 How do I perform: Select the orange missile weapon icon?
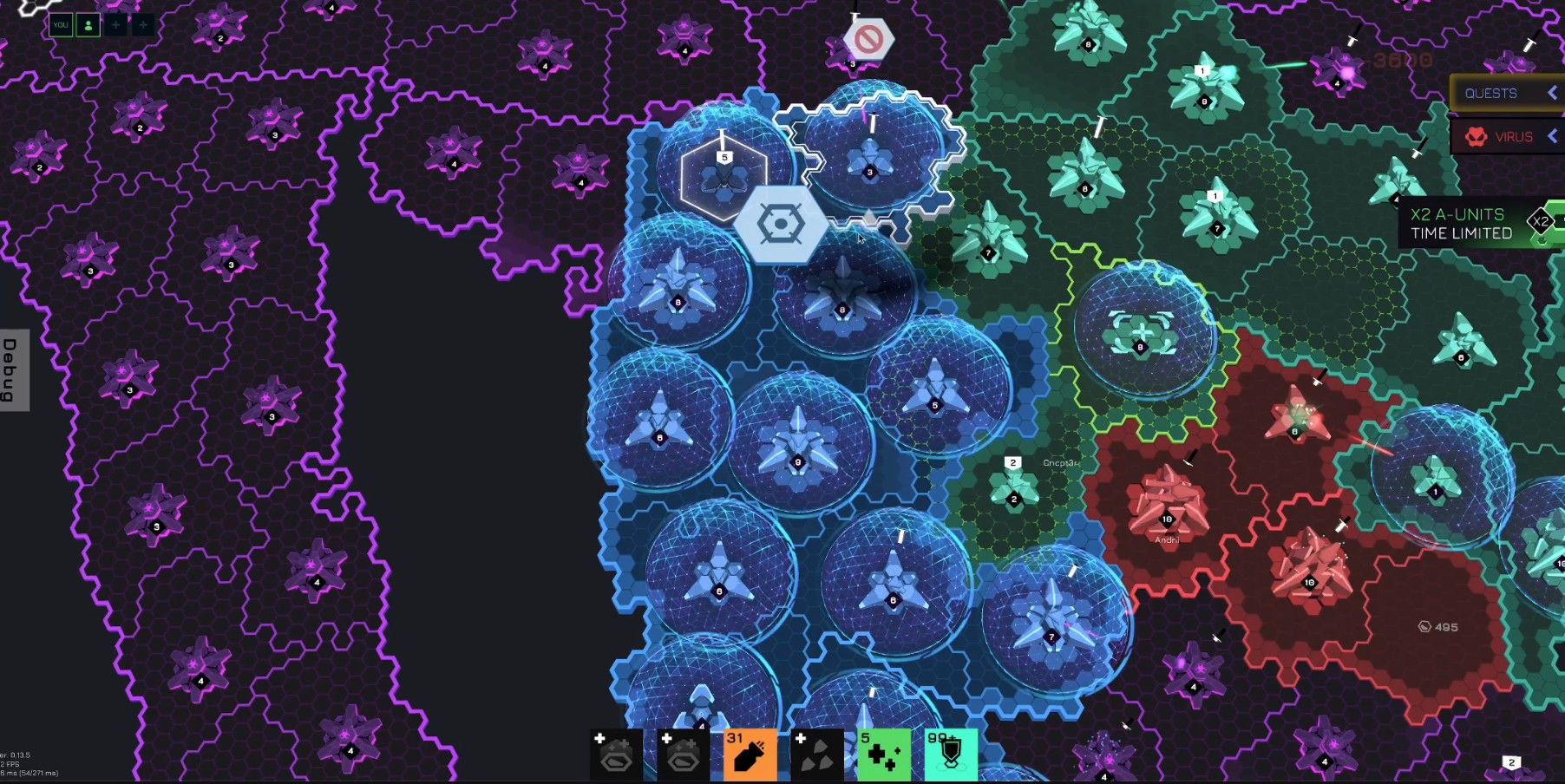[748, 759]
